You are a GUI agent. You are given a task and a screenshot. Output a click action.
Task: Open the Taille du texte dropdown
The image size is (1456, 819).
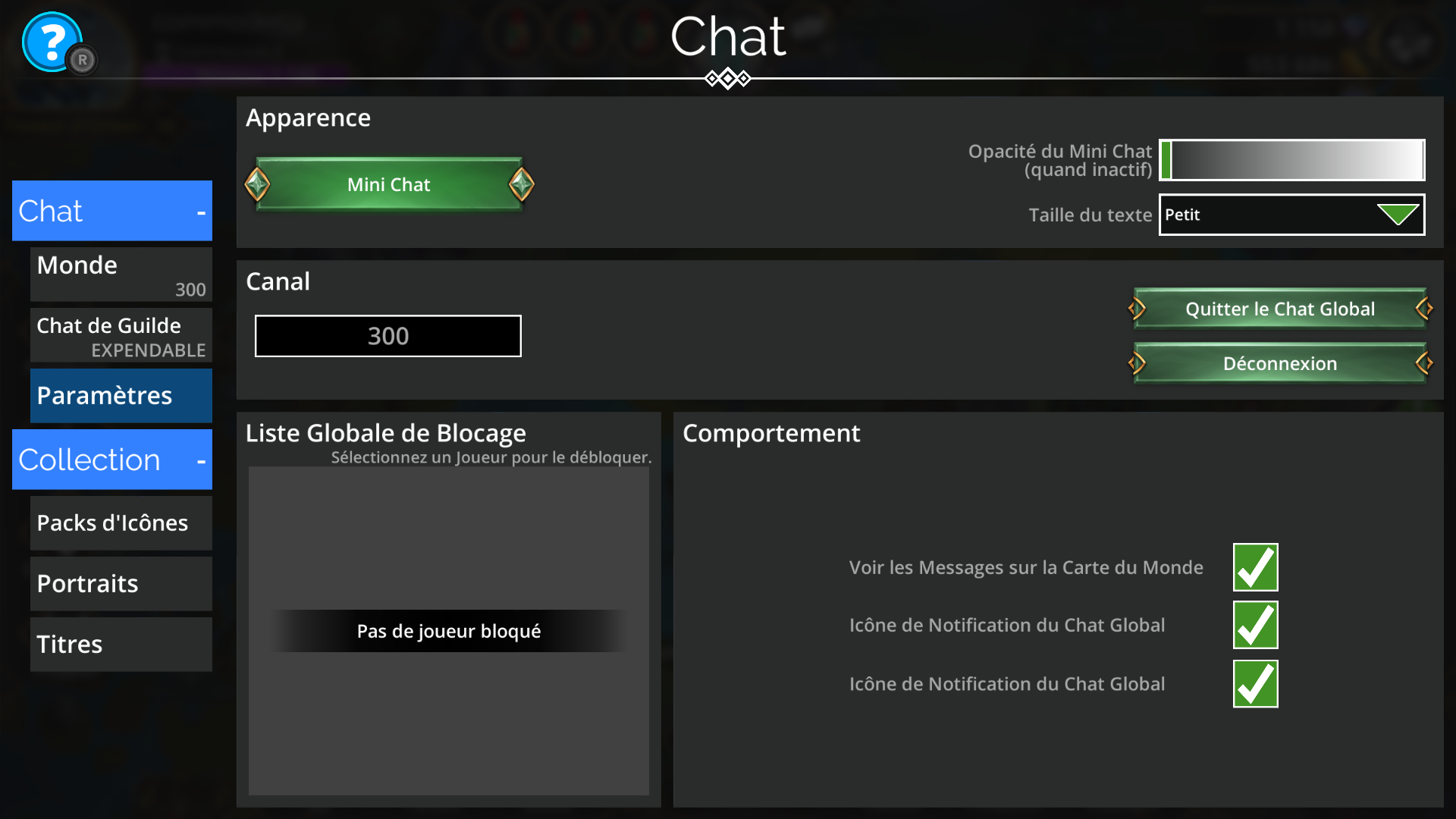pyautogui.click(x=1291, y=215)
